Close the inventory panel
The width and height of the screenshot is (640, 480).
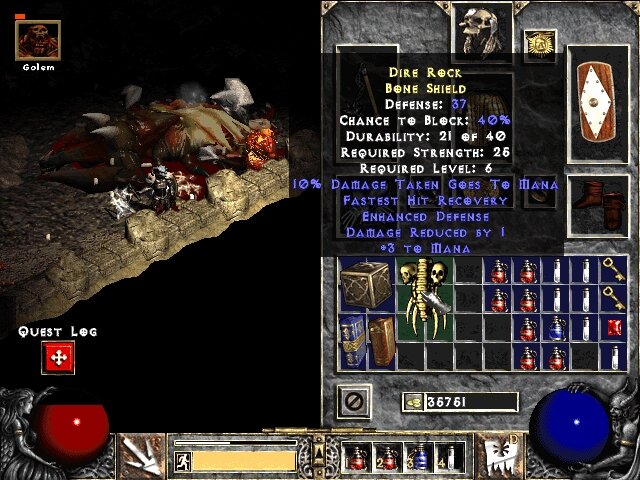pyautogui.click(x=356, y=402)
